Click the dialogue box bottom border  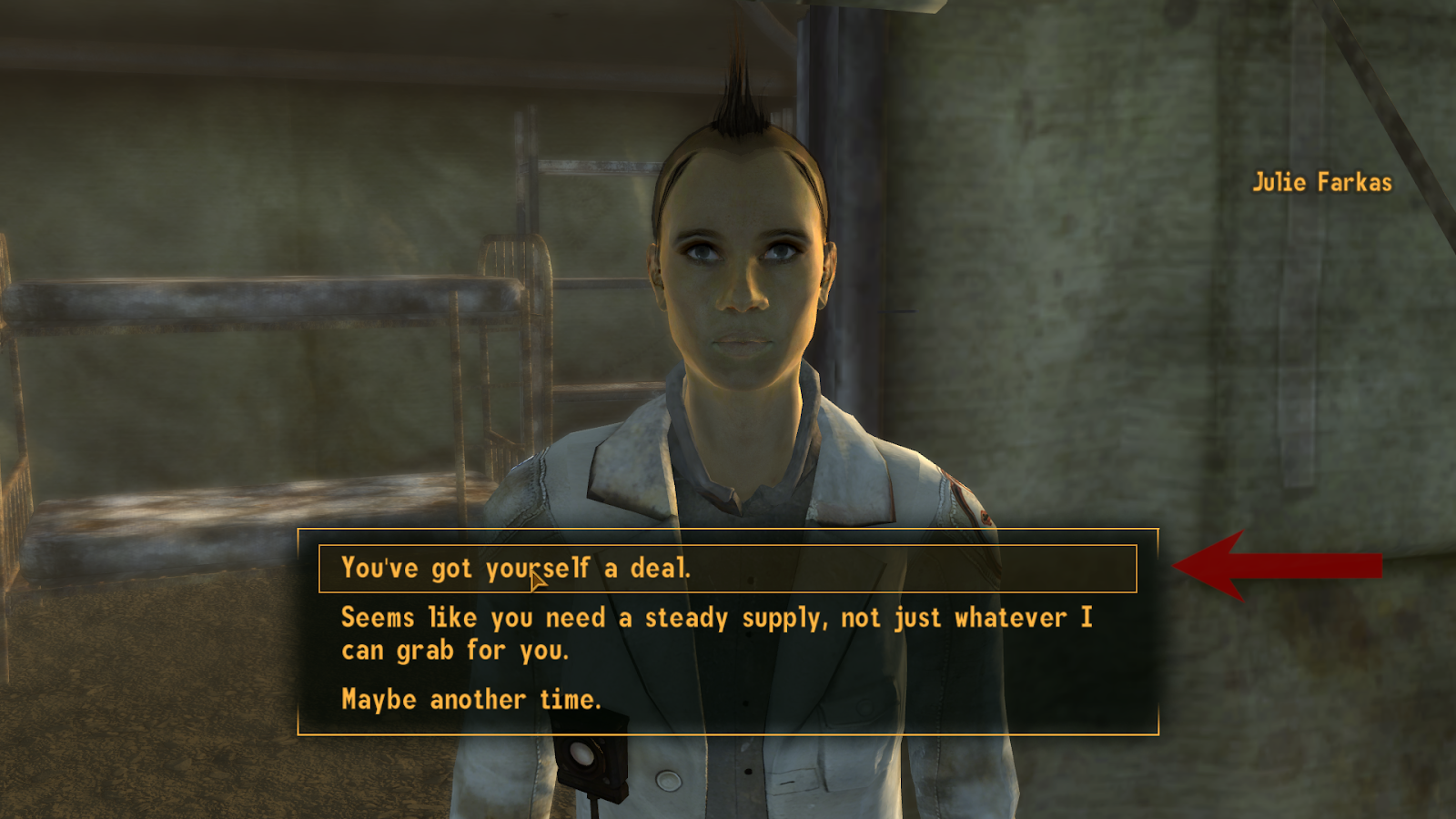coord(728,731)
